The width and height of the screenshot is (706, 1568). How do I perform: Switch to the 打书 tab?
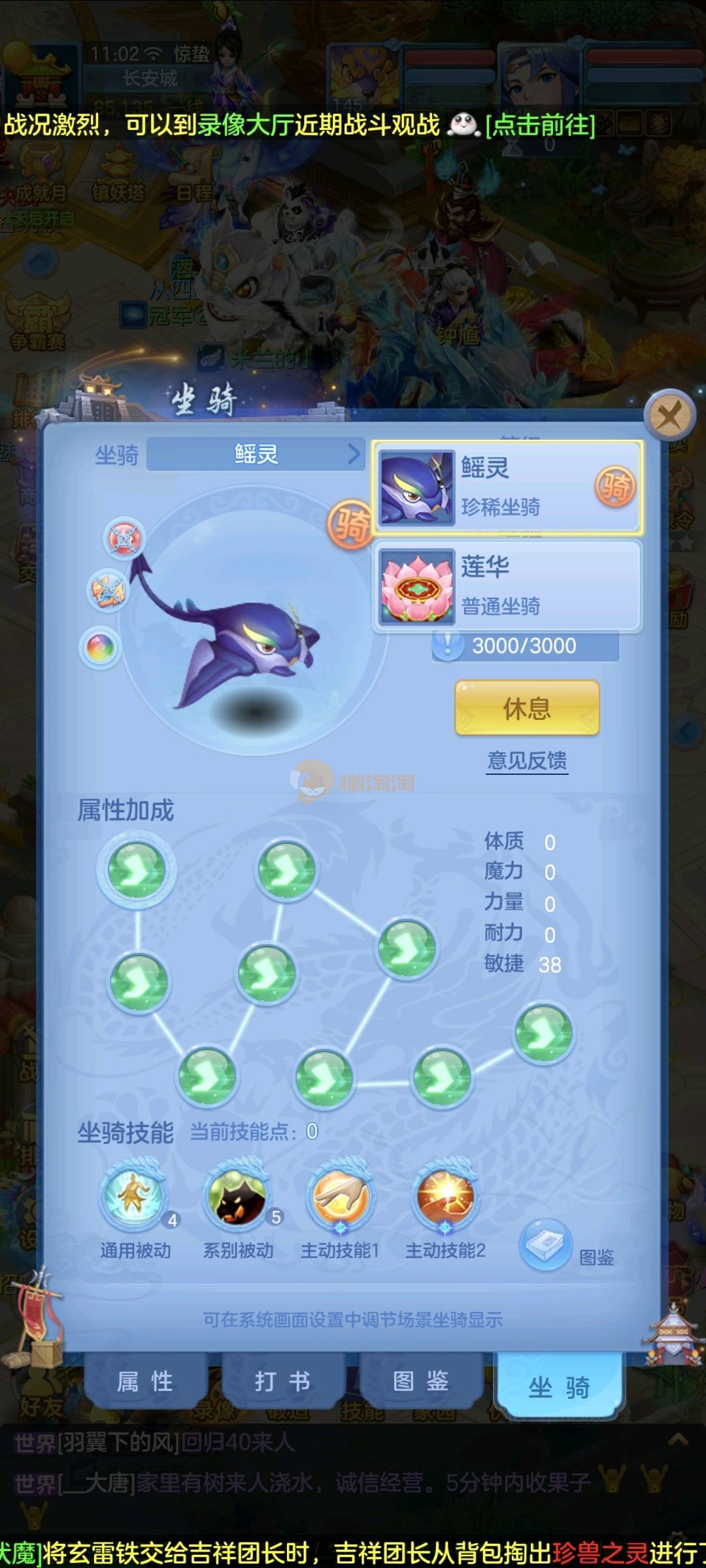coord(282,1381)
